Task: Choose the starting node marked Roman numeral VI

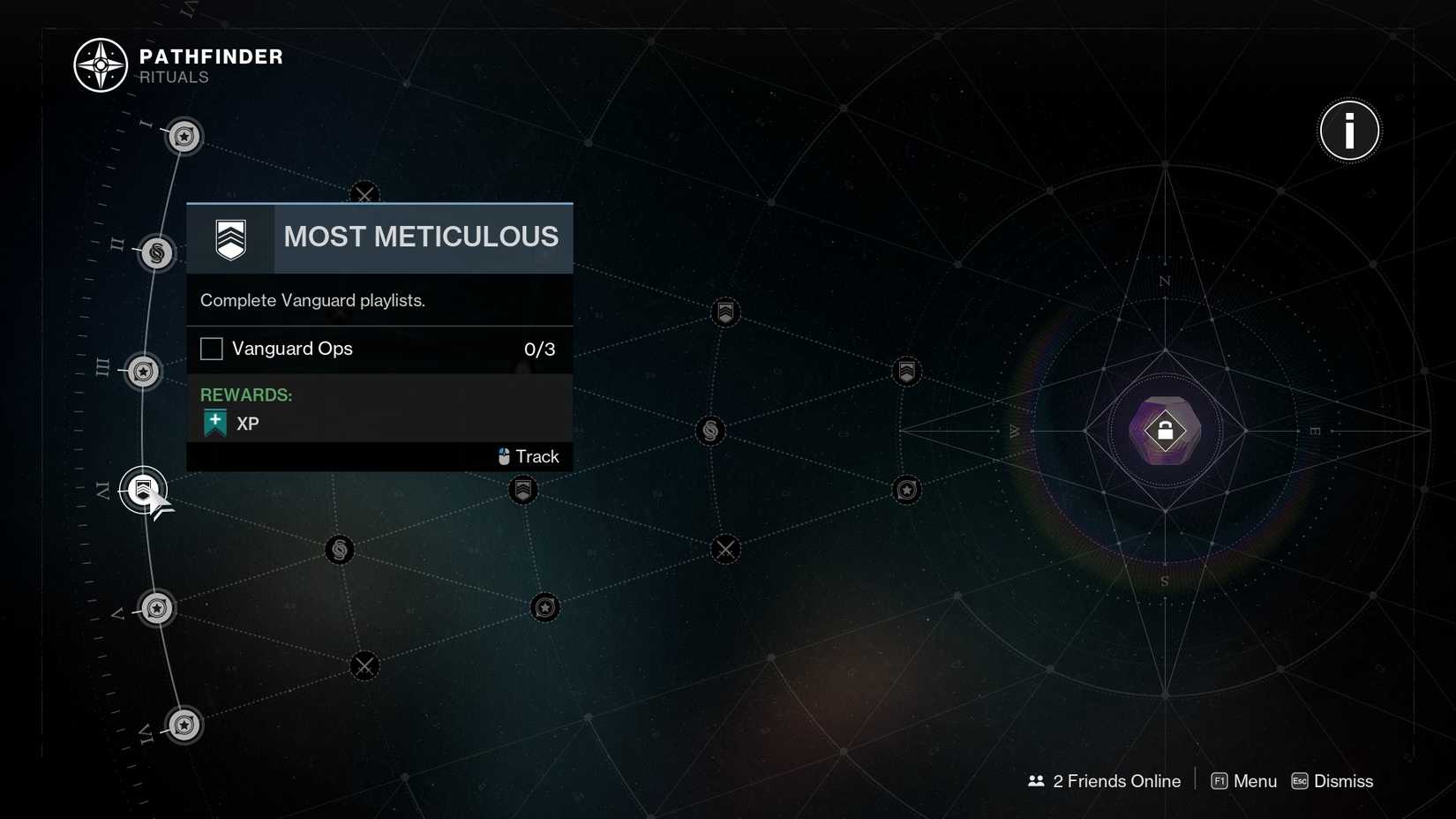Action: click(x=184, y=725)
